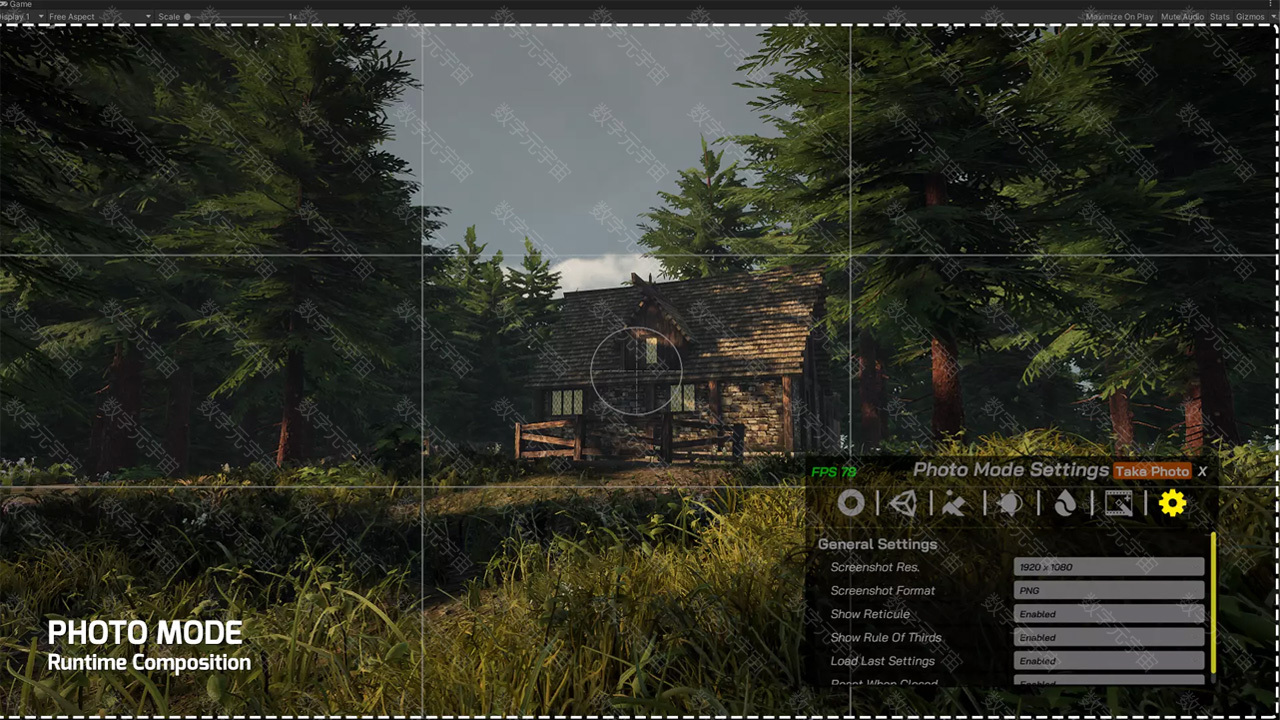Open the brightness and contrast icon tab
Screen dimensions: 1280x720
tap(1010, 504)
